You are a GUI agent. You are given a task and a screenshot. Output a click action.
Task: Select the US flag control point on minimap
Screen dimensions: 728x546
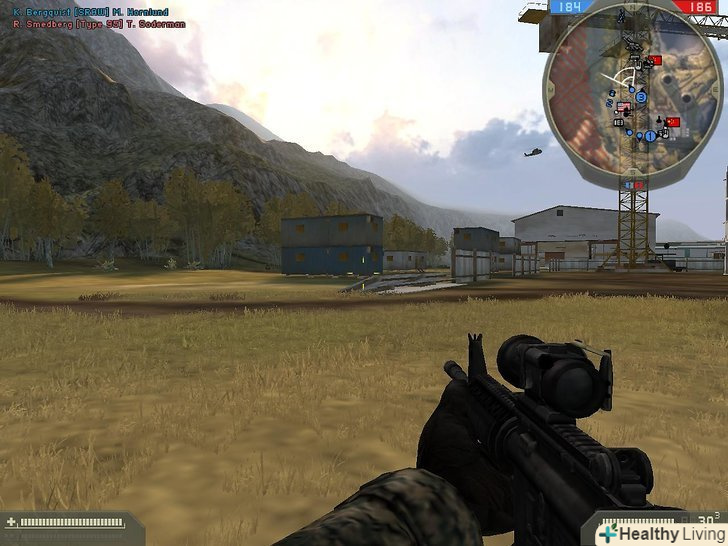(621, 108)
